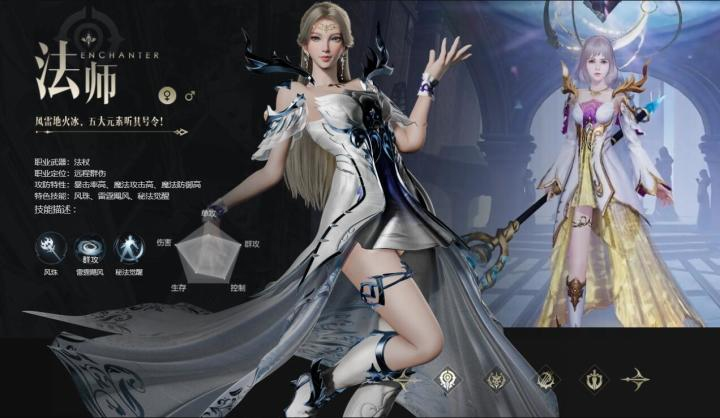Open the 秘法觉醒 skill icon
The height and width of the screenshot is (418, 720).
129,247
